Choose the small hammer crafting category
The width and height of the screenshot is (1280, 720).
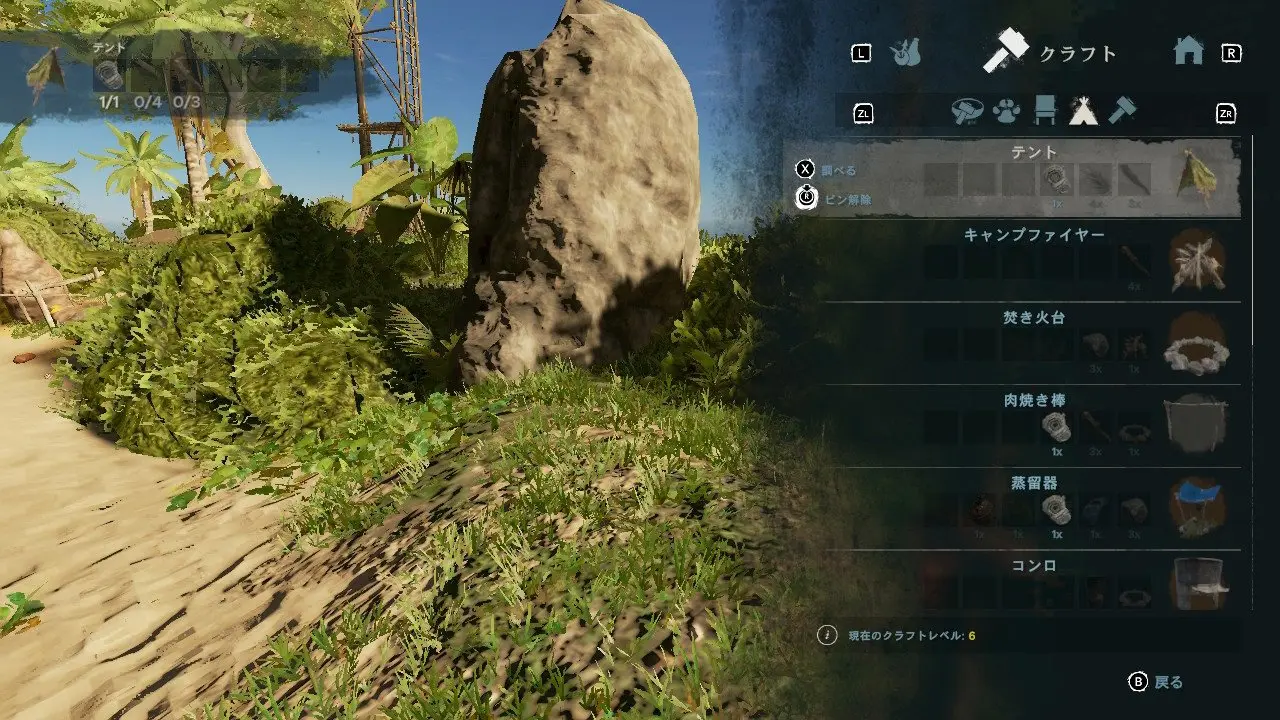tap(1122, 111)
